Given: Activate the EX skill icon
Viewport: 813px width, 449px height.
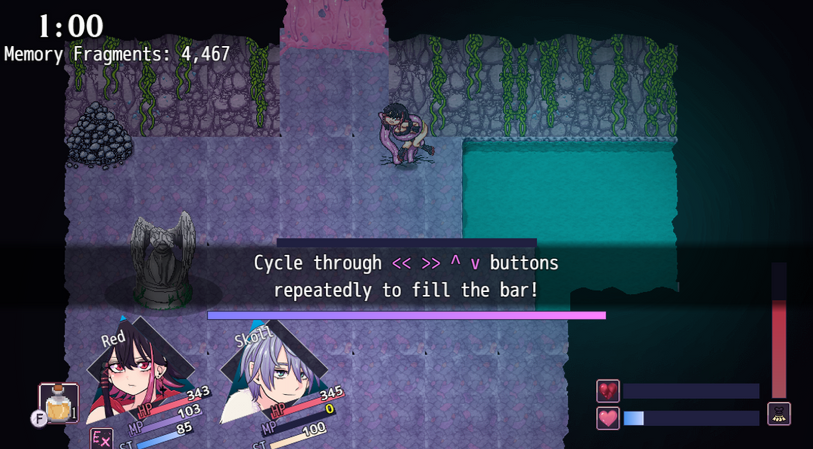Looking at the screenshot, I should coord(101,438).
